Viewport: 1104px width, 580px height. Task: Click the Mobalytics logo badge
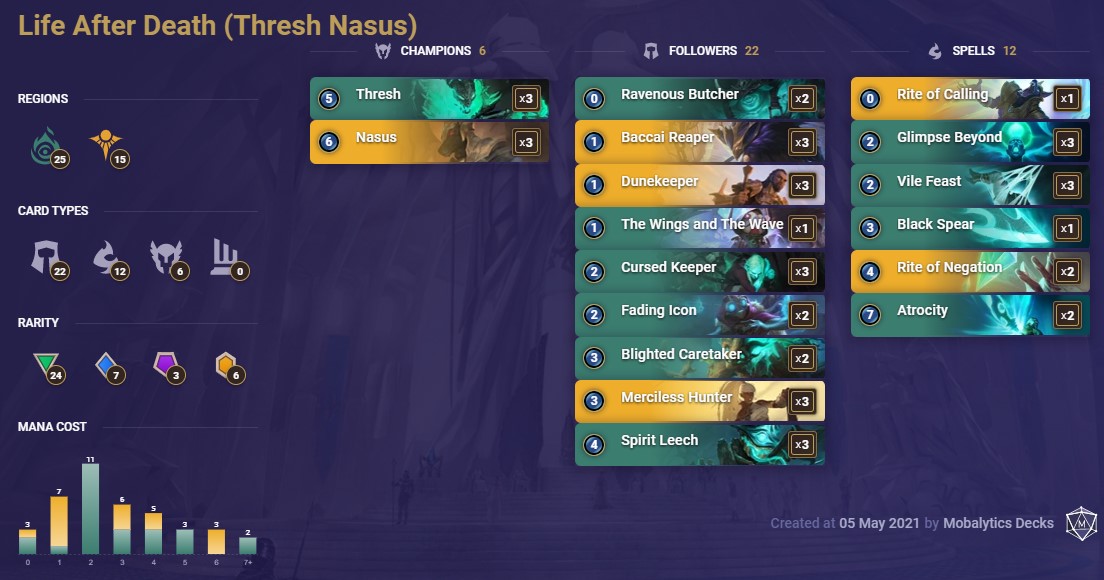click(1080, 523)
